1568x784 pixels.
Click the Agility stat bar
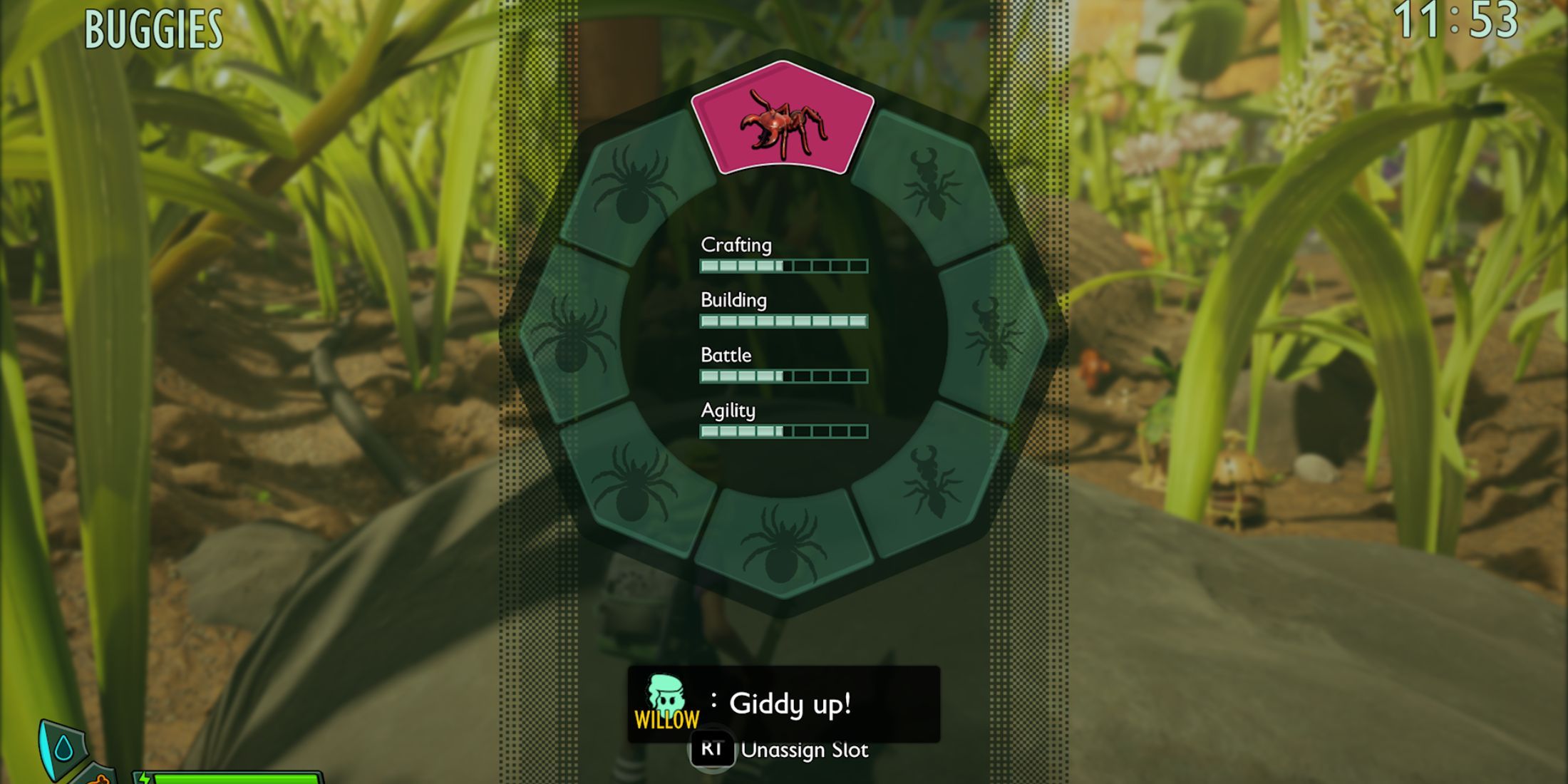pyautogui.click(x=783, y=430)
